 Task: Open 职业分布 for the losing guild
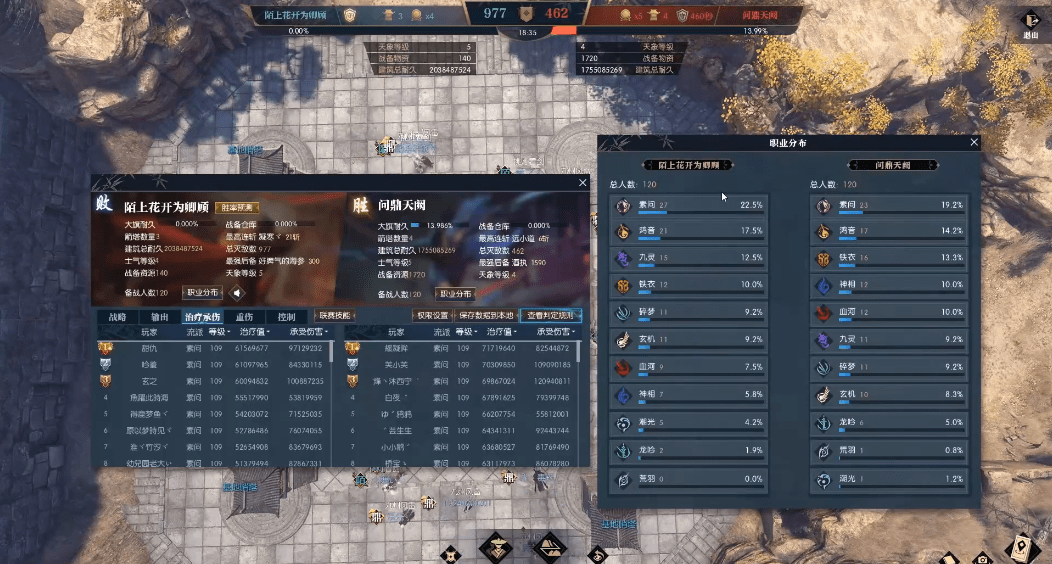click(203, 294)
